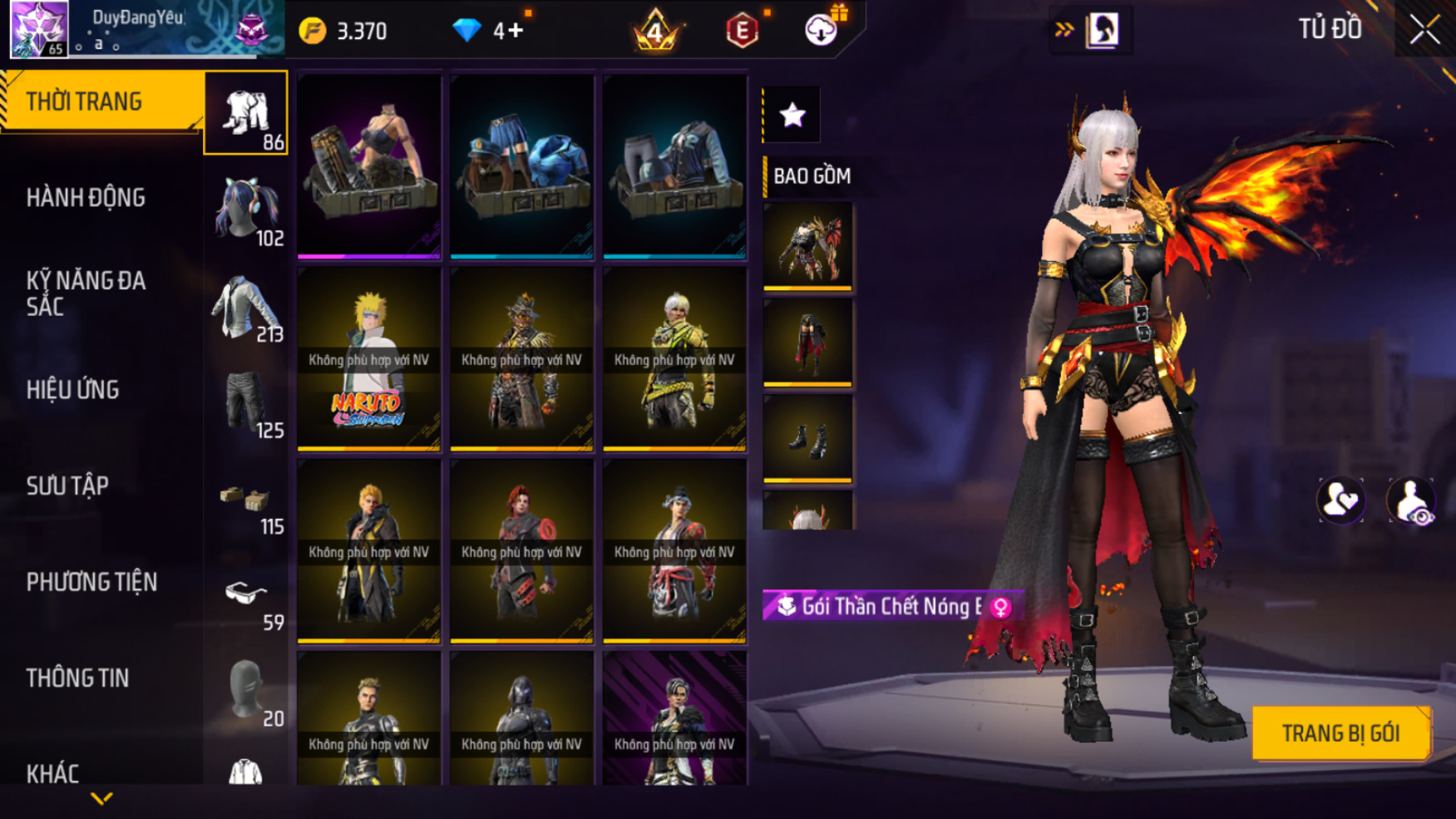Buy more diamonds with the plus icon
The height and width of the screenshot is (819, 1456).
[516, 31]
